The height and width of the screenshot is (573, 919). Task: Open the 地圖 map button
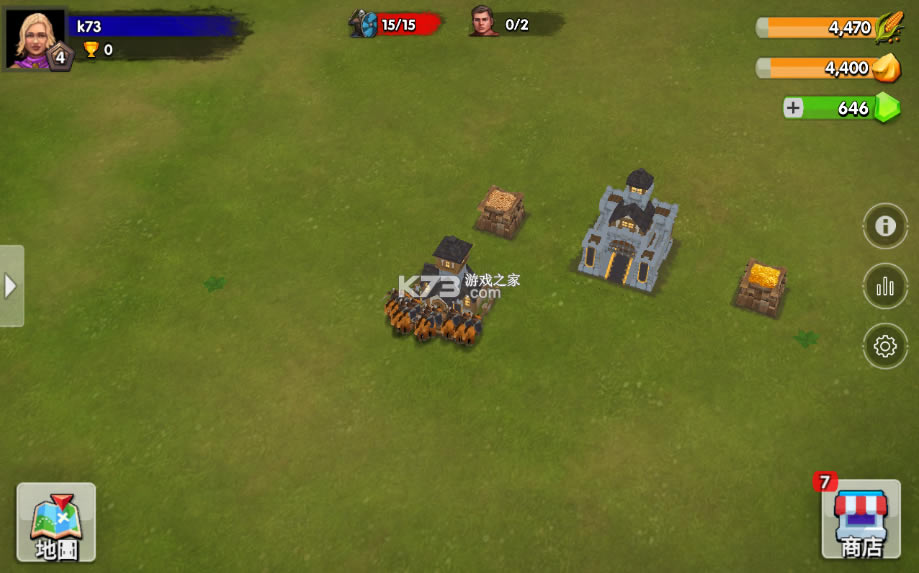(56, 521)
